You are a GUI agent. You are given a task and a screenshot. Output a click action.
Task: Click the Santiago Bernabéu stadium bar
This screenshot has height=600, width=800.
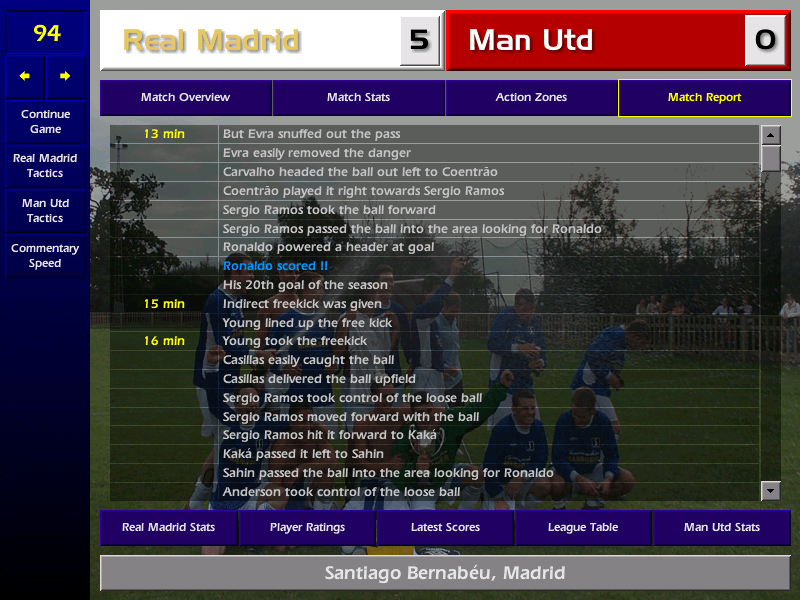point(445,574)
